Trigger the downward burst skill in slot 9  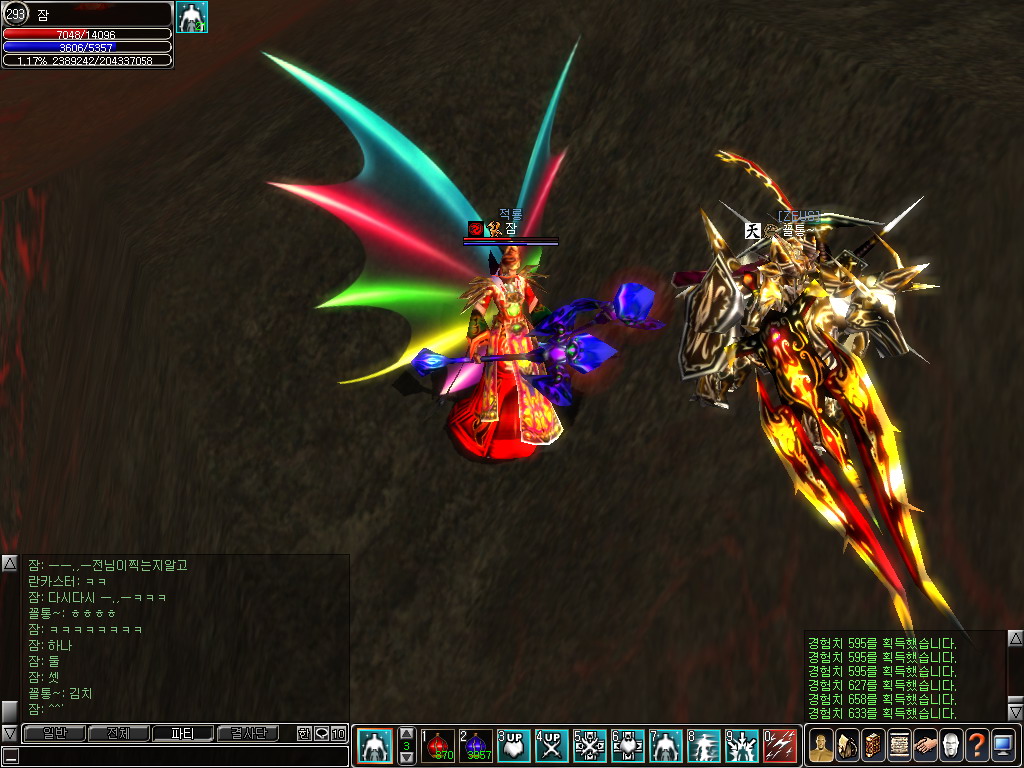pos(742,746)
